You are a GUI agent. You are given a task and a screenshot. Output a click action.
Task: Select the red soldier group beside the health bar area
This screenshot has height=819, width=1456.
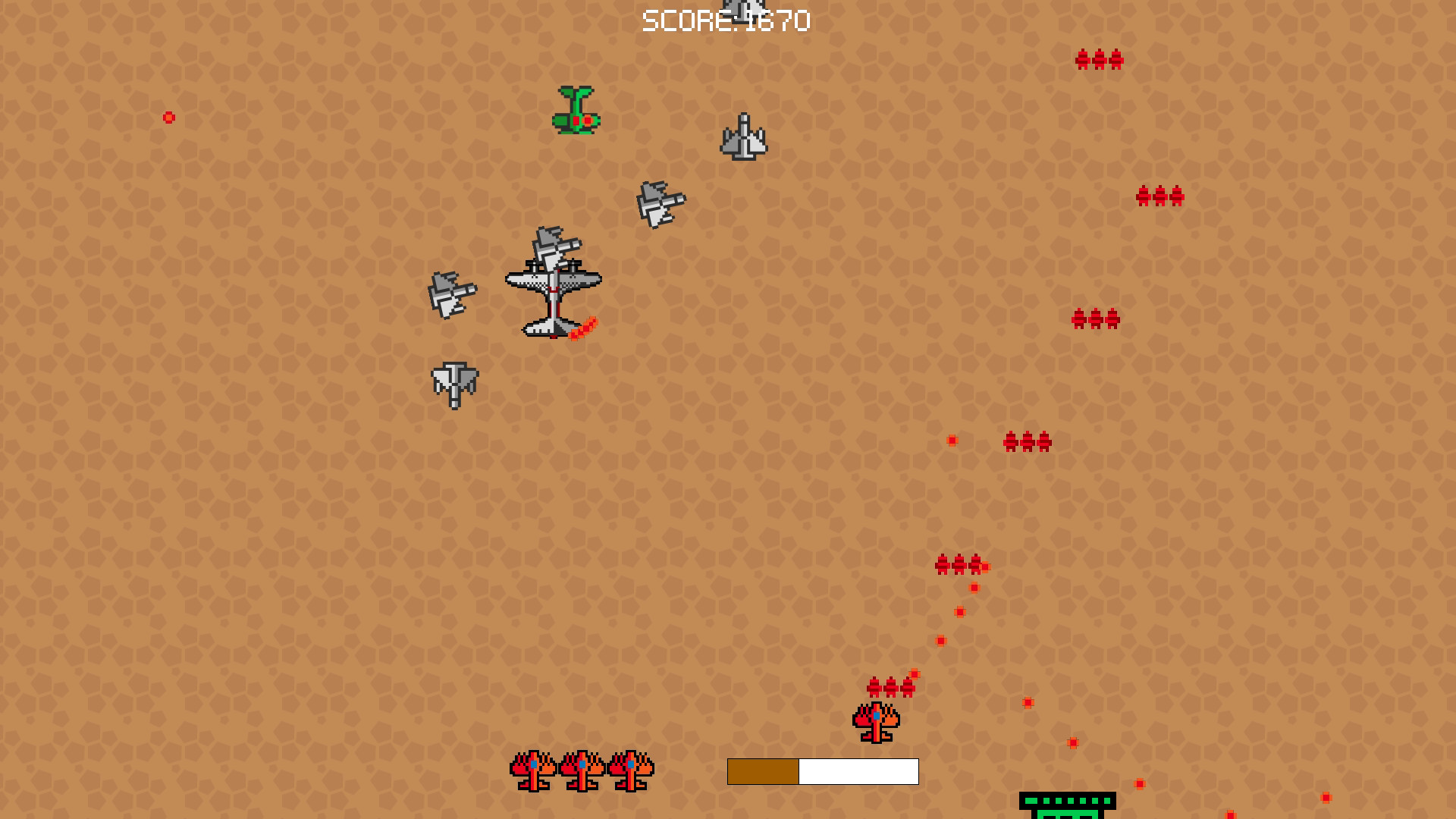click(x=891, y=689)
